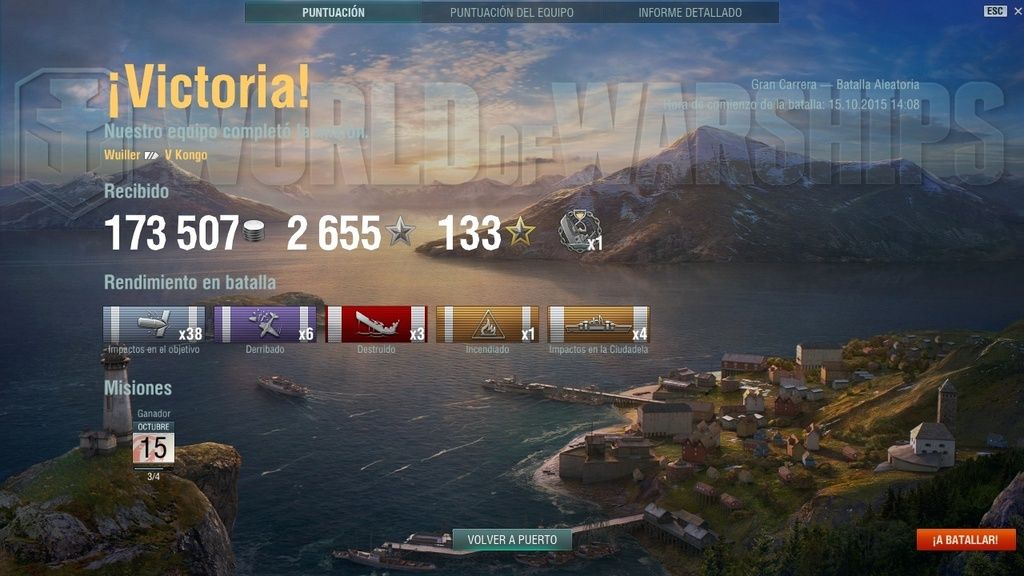Open the Octubre 15 mission calendar
Screen dimensions: 1024x576
(154, 443)
